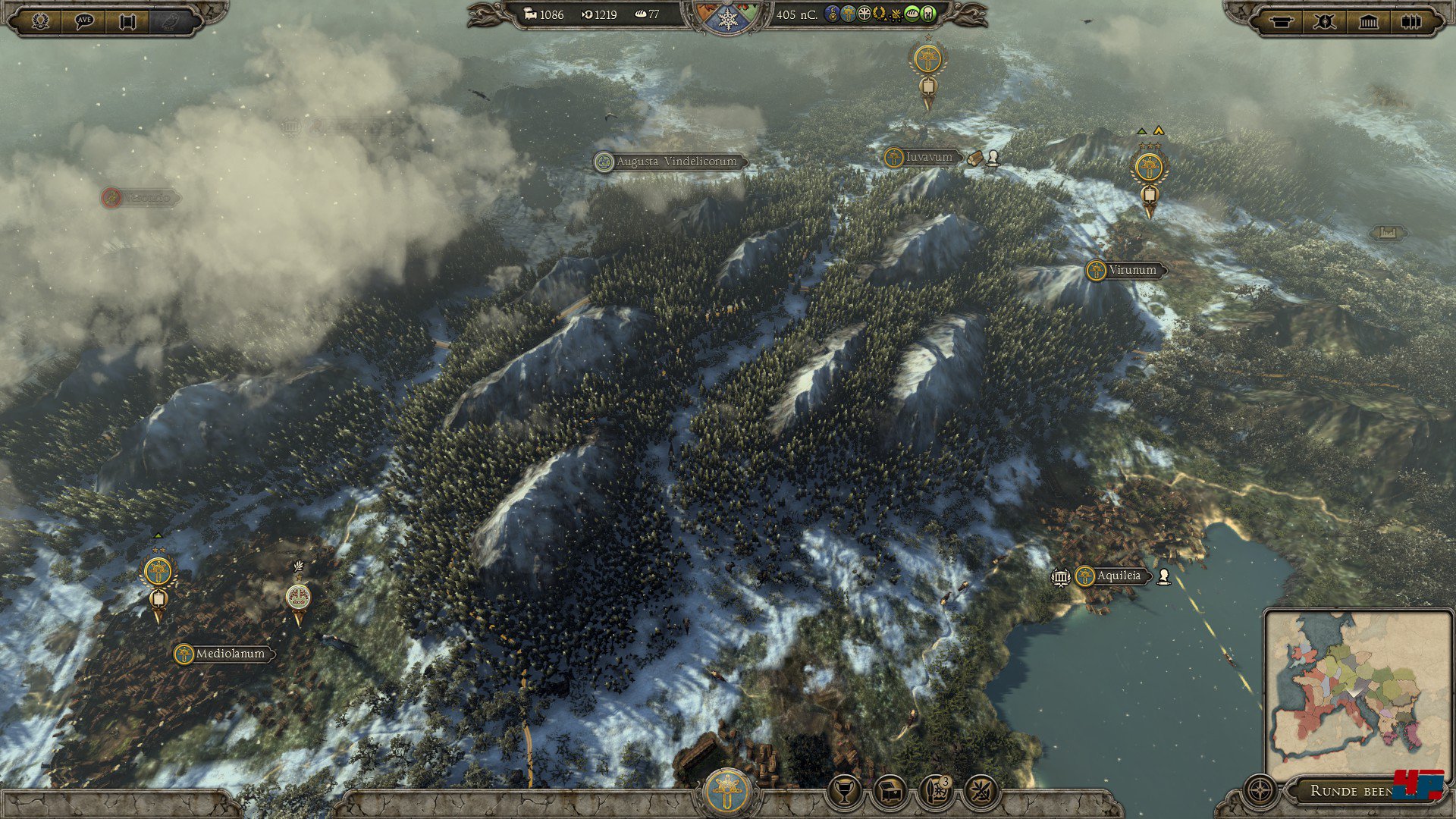Click the compass button beside the minimap

pyautogui.click(x=1260, y=791)
